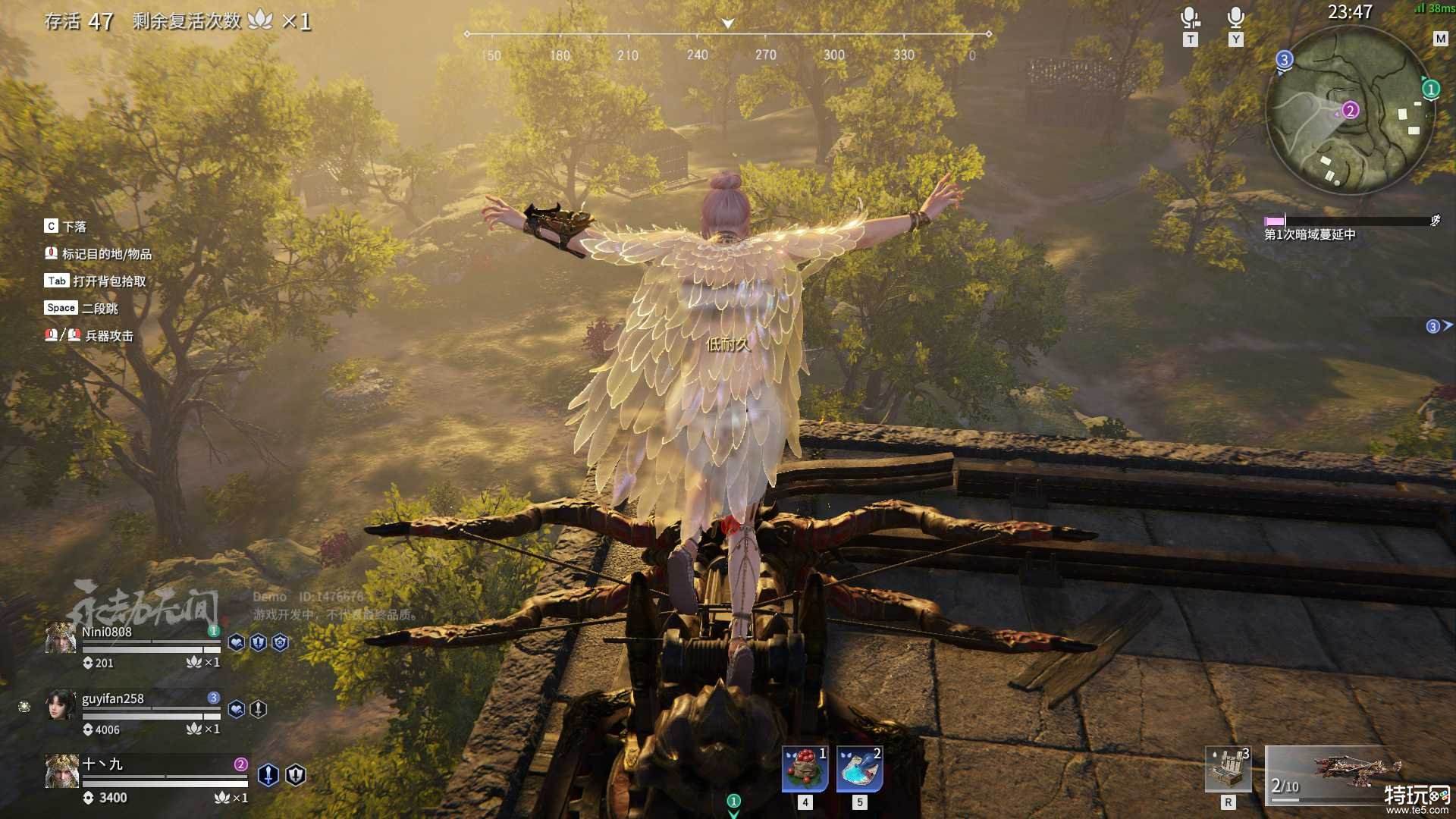Toggle the voice chat microphone labeled T
1456x819 pixels.
[1190, 19]
